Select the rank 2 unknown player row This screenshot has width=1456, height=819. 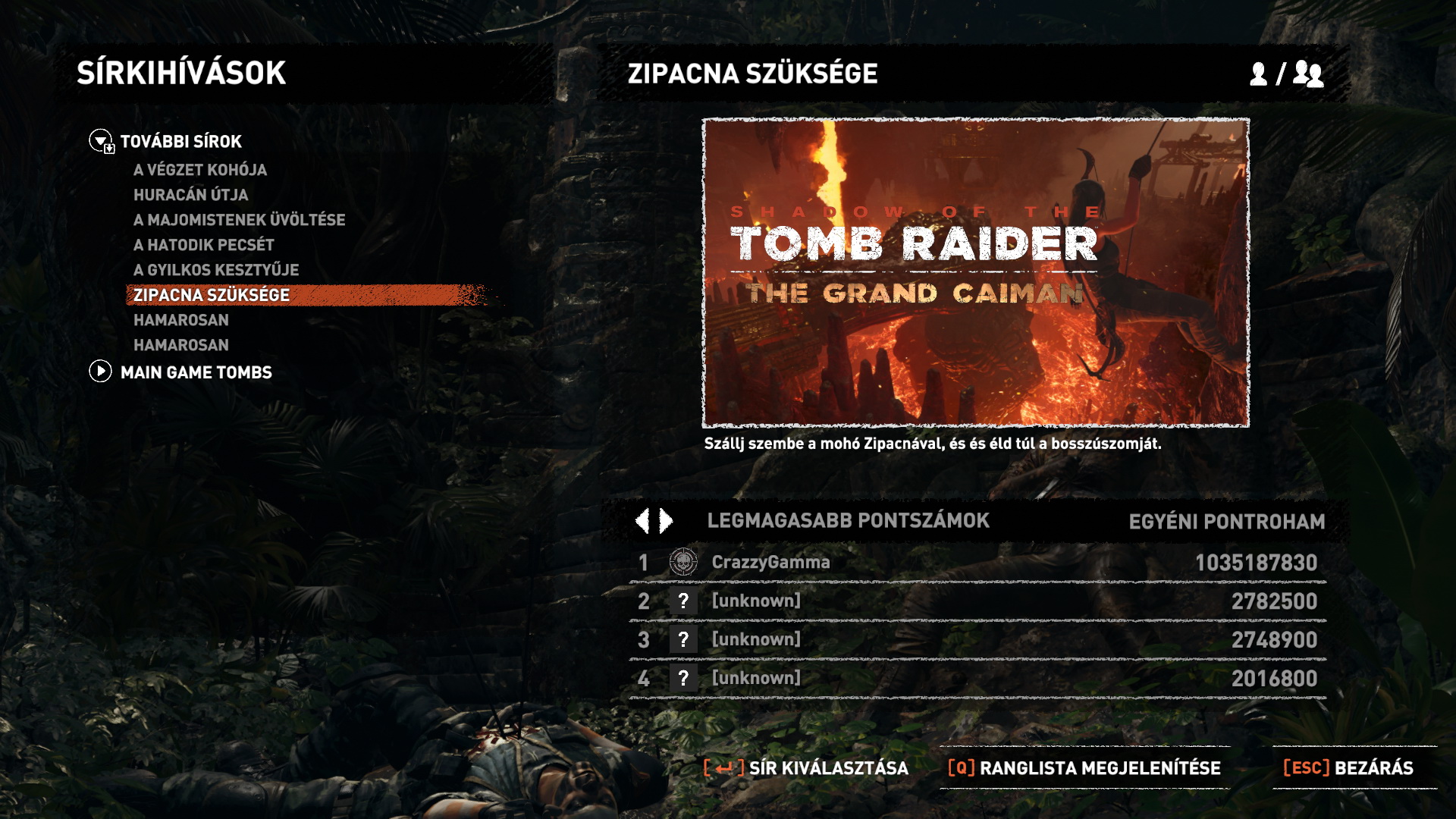pos(977,601)
